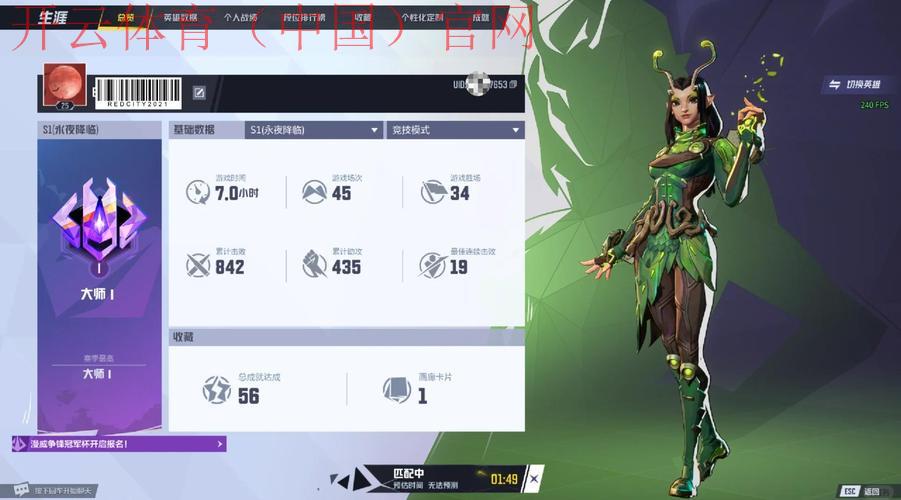The height and width of the screenshot is (500, 901).
Task: Open the S1(永夜降临) season dropdown
Action: point(313,130)
